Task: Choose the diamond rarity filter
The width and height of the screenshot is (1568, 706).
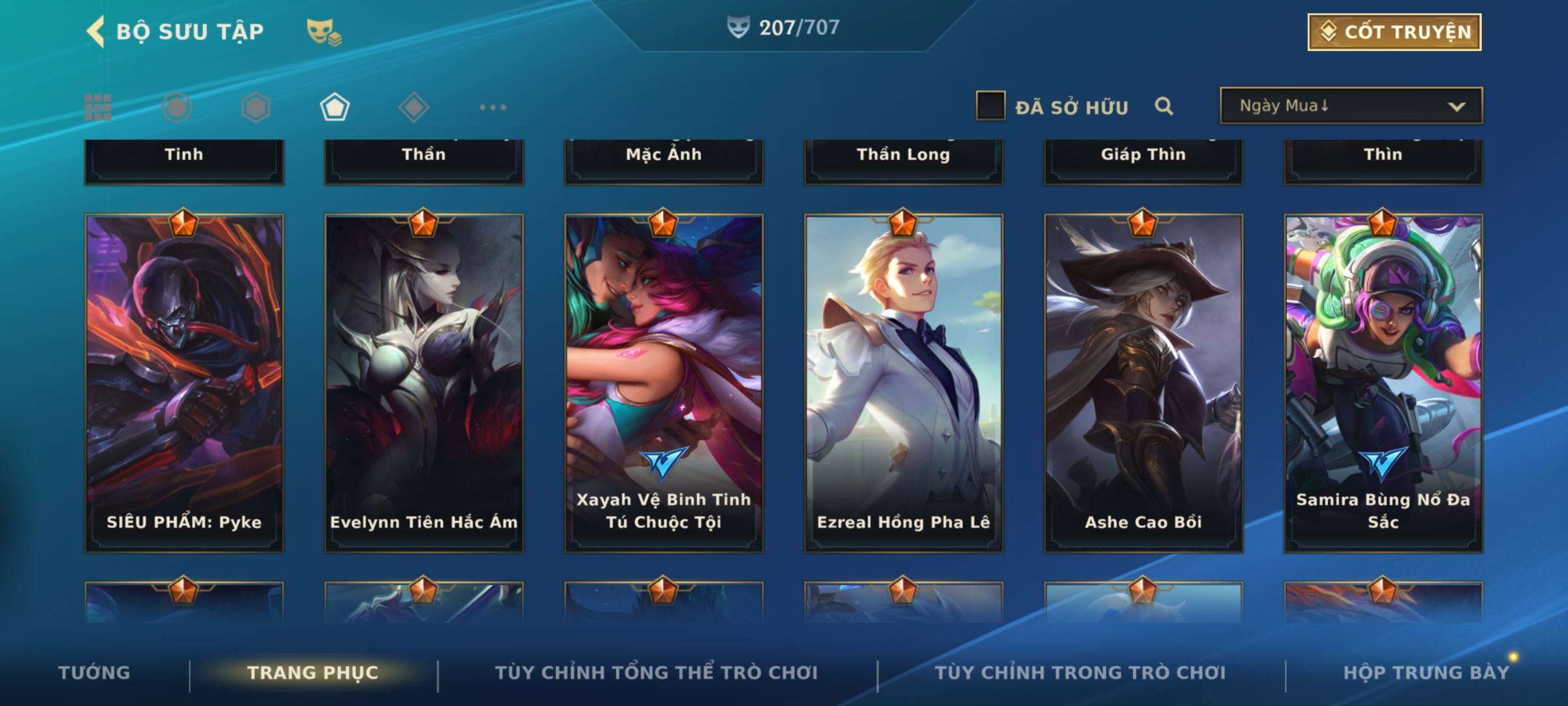Action: point(414,107)
